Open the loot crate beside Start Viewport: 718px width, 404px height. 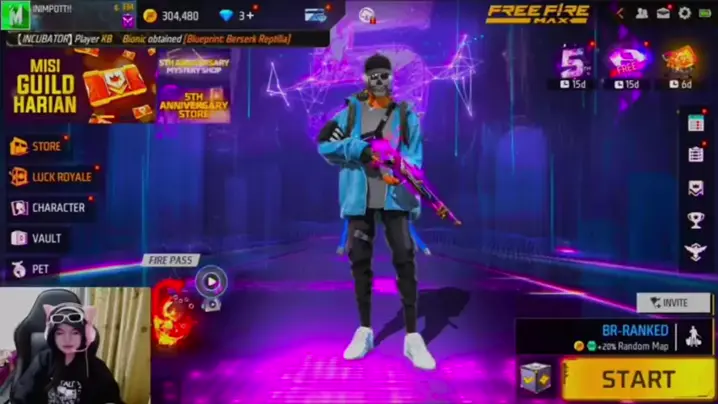[x=534, y=378]
